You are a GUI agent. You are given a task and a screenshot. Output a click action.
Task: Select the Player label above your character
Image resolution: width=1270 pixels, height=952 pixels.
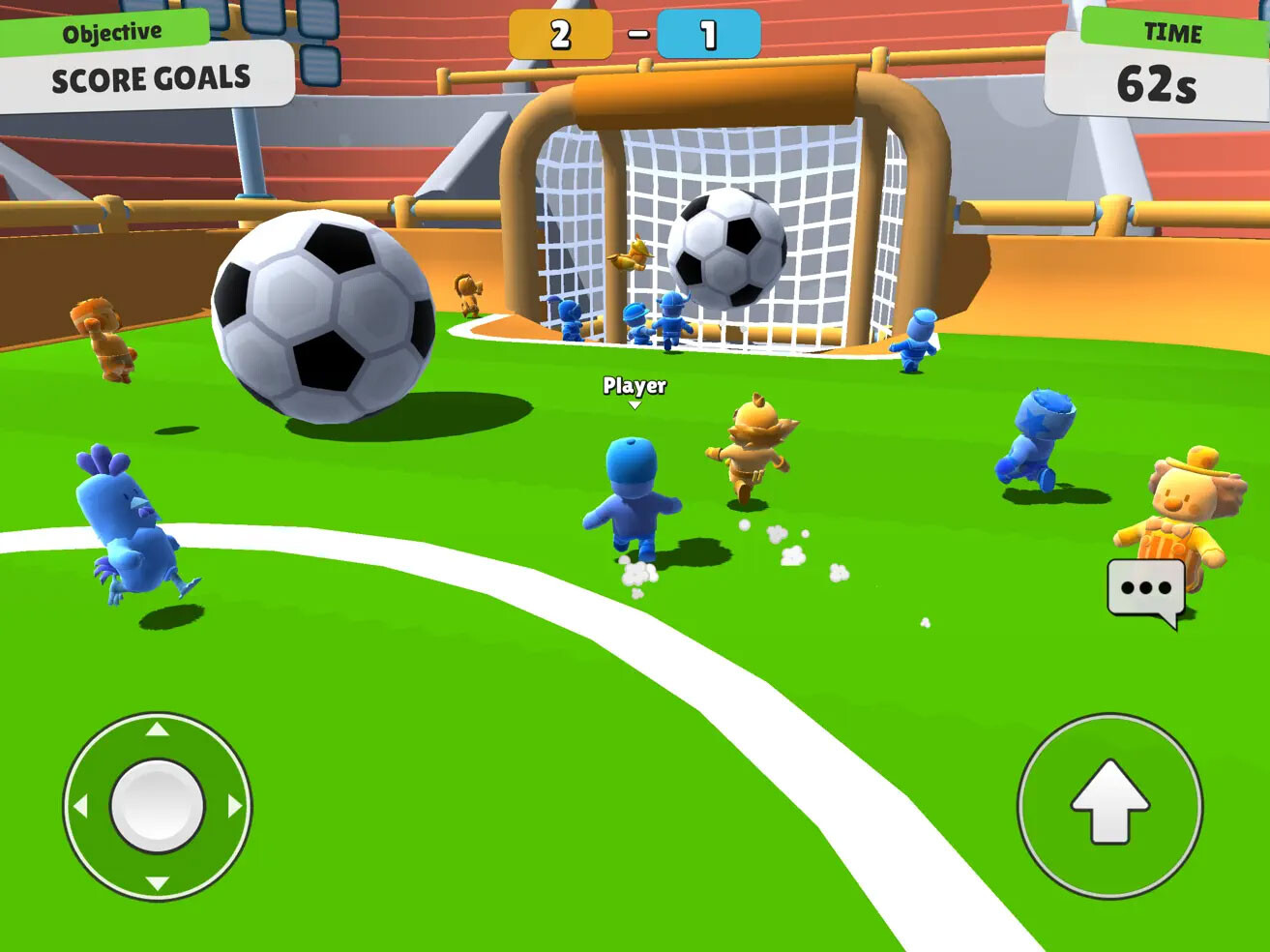pos(634,385)
